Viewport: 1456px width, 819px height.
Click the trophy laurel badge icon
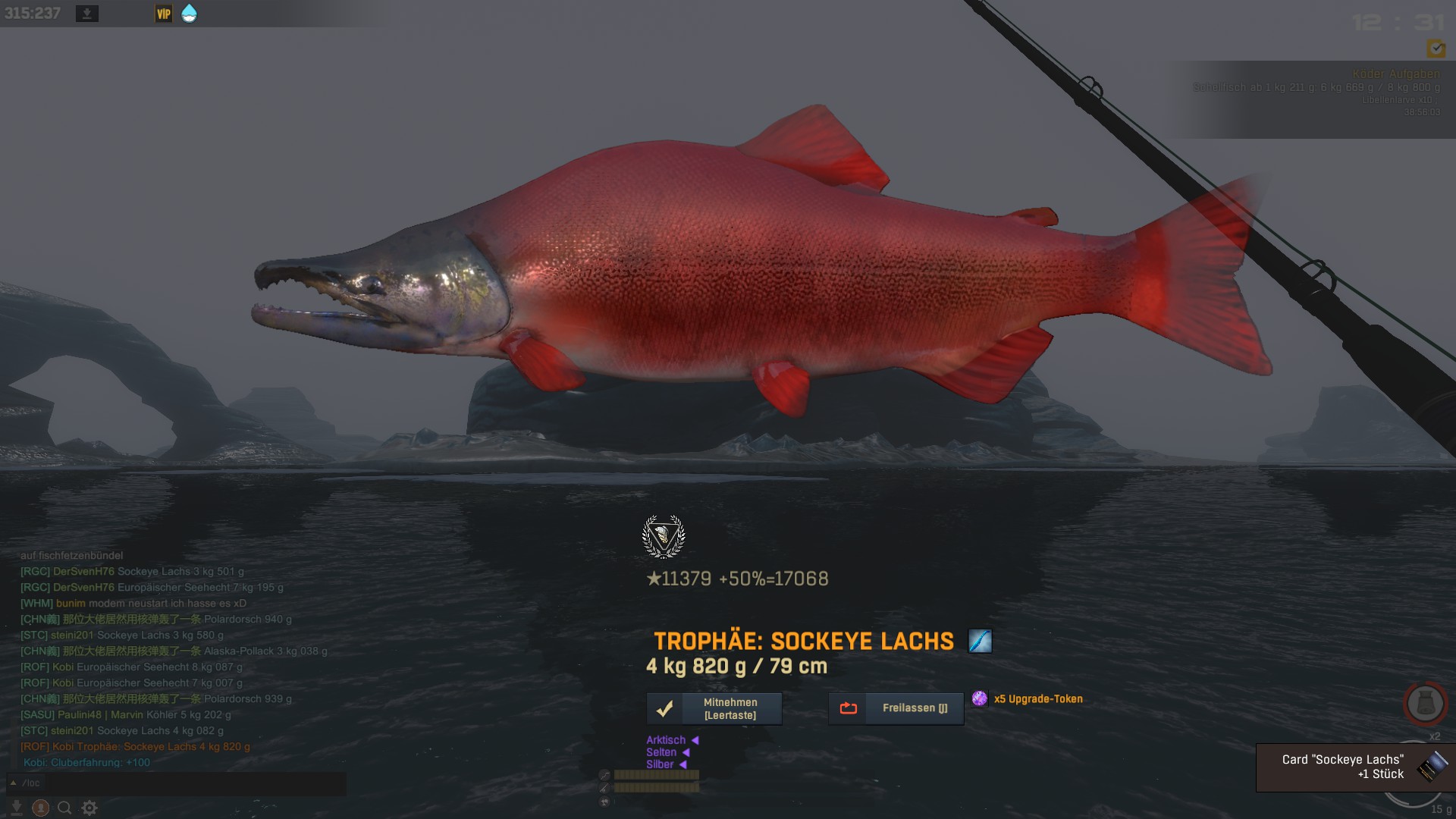coord(664,537)
